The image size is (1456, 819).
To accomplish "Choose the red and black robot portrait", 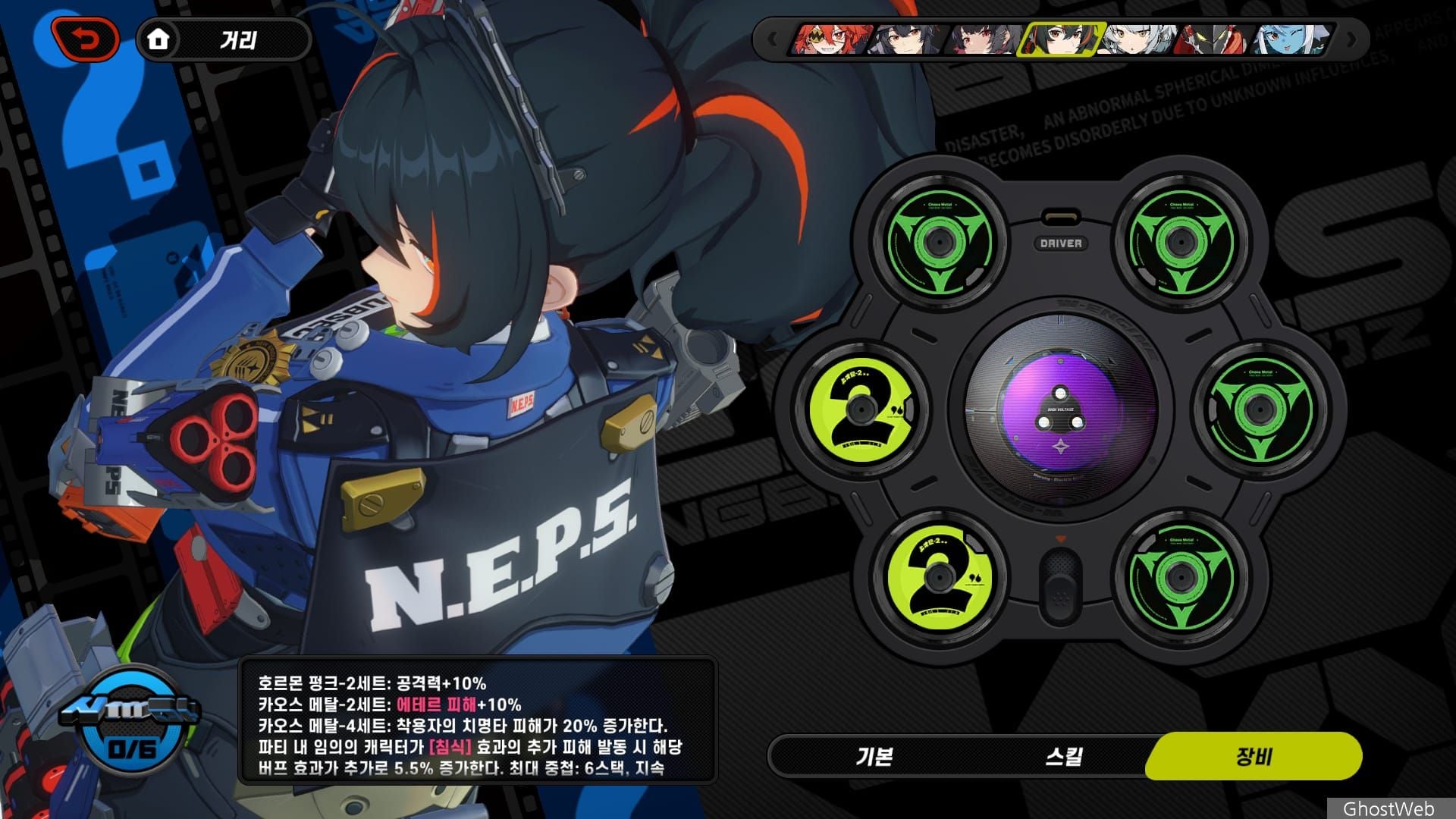I will tap(1213, 39).
